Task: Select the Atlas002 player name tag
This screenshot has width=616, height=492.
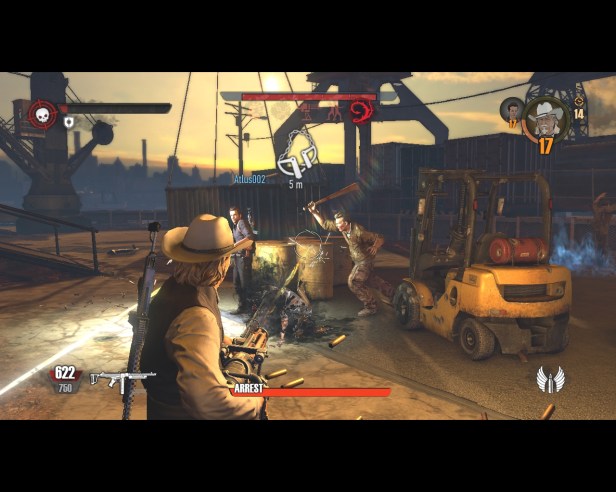Action: (x=248, y=178)
